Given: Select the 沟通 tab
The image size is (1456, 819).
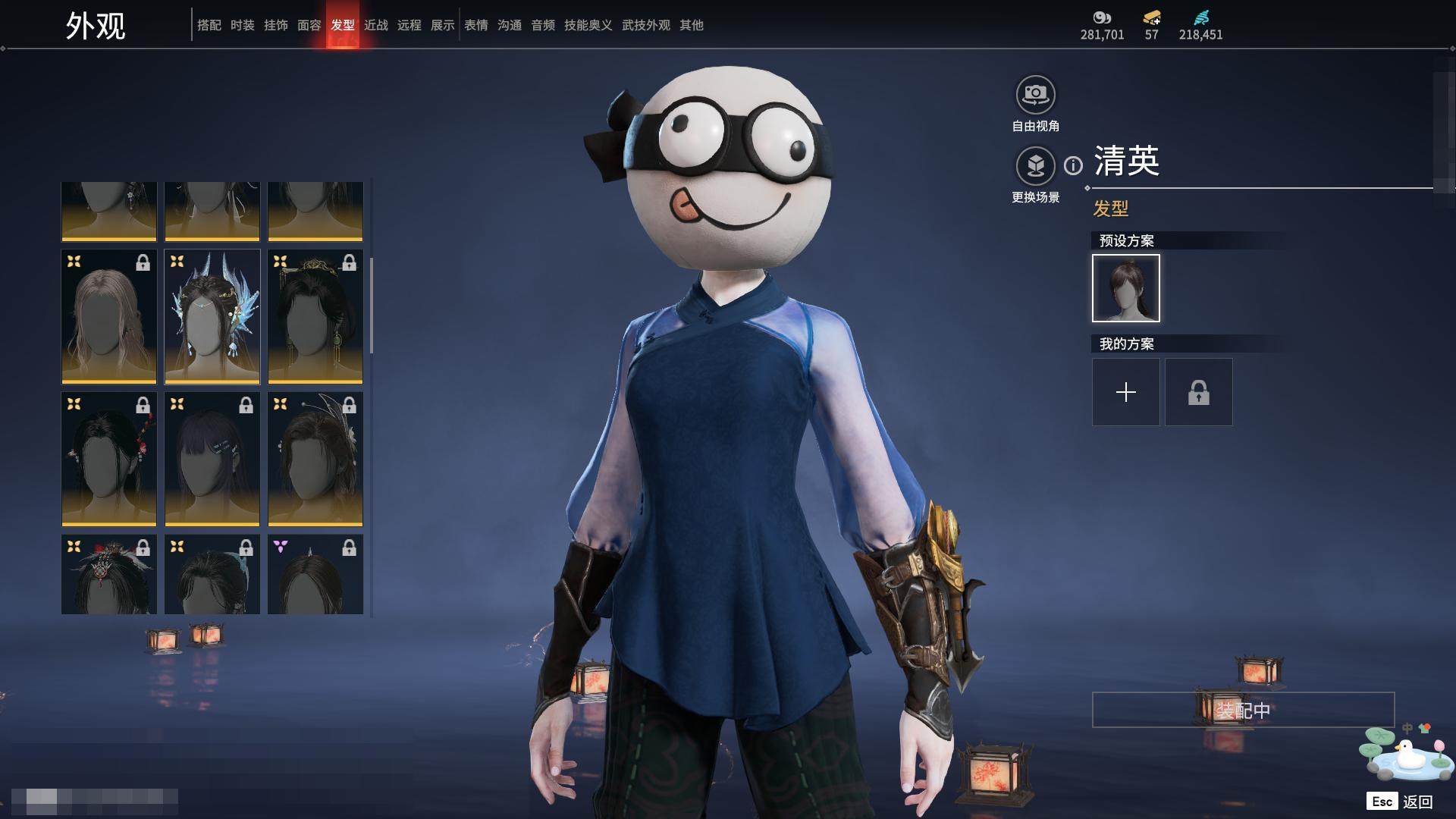Looking at the screenshot, I should [509, 25].
